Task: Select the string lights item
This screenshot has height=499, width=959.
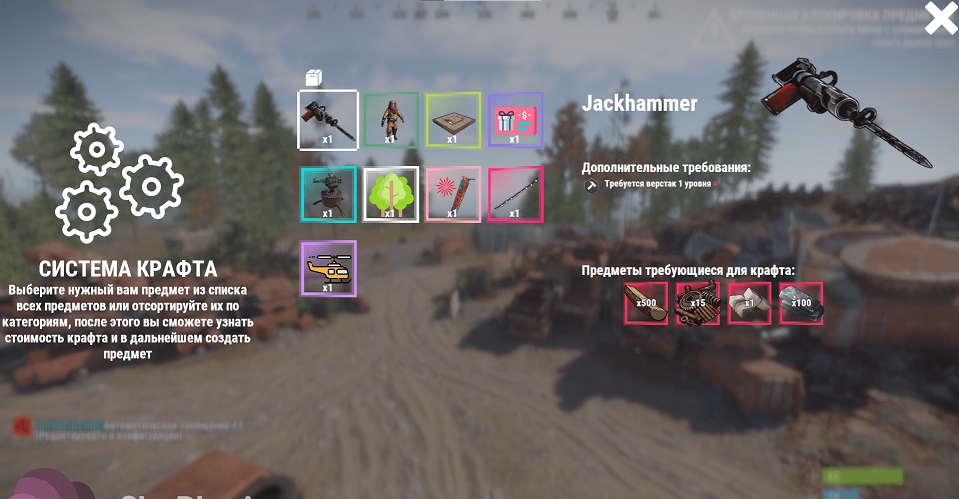Action: (x=515, y=194)
